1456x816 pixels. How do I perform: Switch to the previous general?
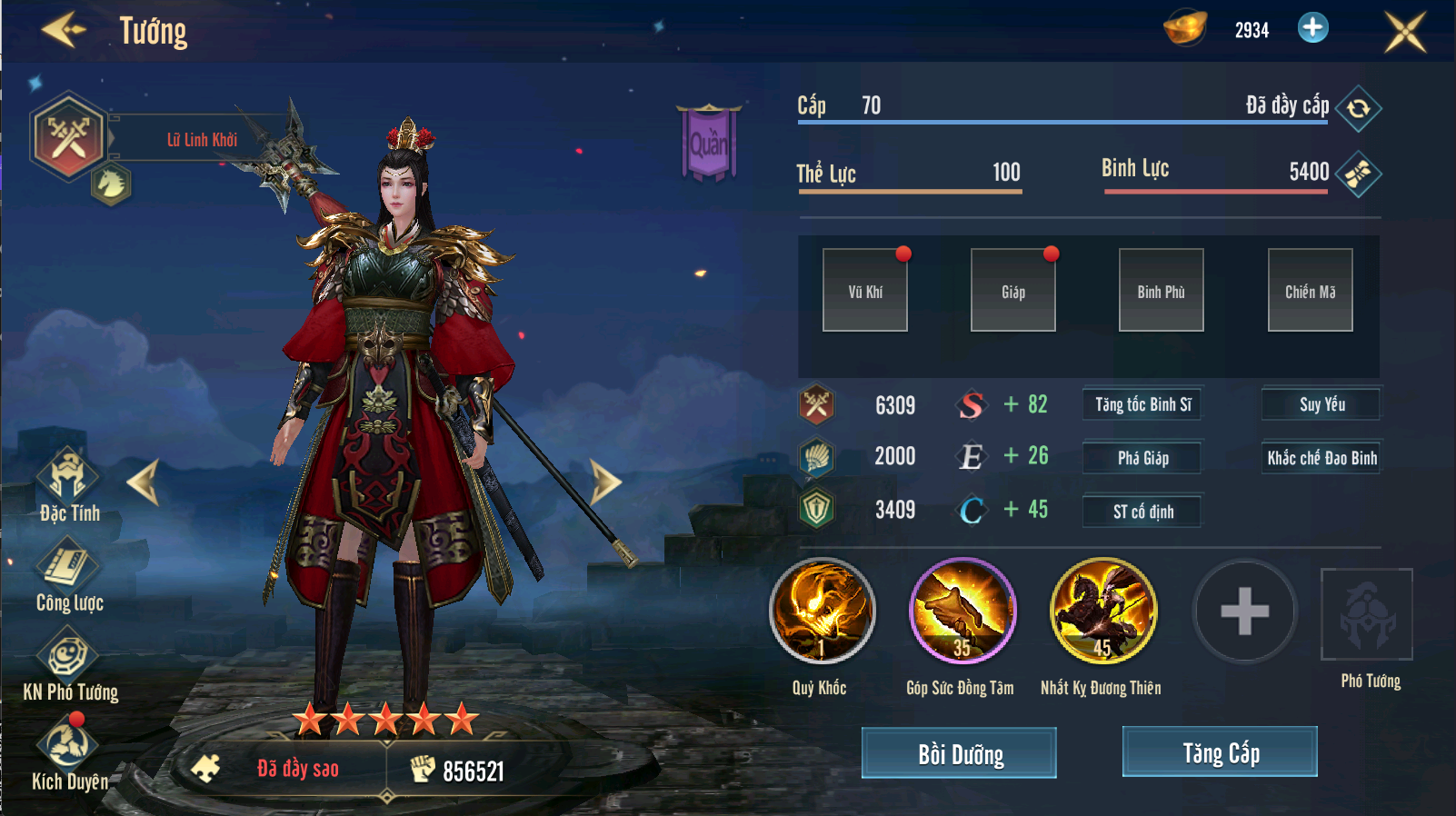(x=144, y=482)
